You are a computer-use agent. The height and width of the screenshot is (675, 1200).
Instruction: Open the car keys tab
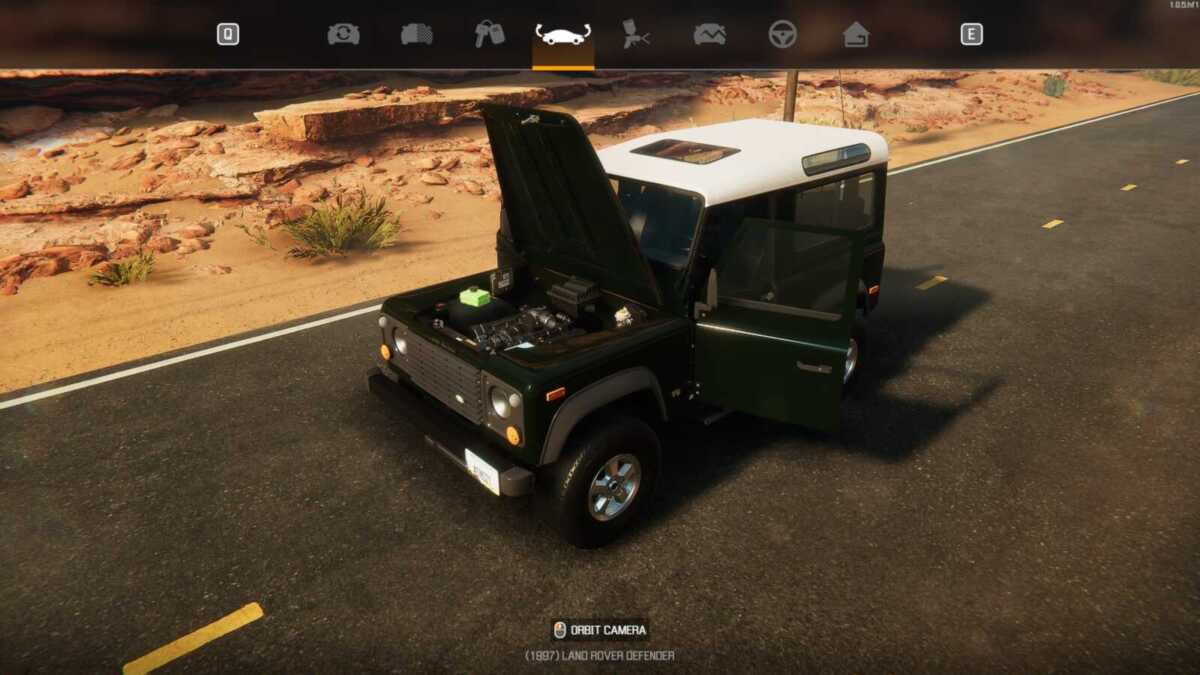click(x=489, y=34)
